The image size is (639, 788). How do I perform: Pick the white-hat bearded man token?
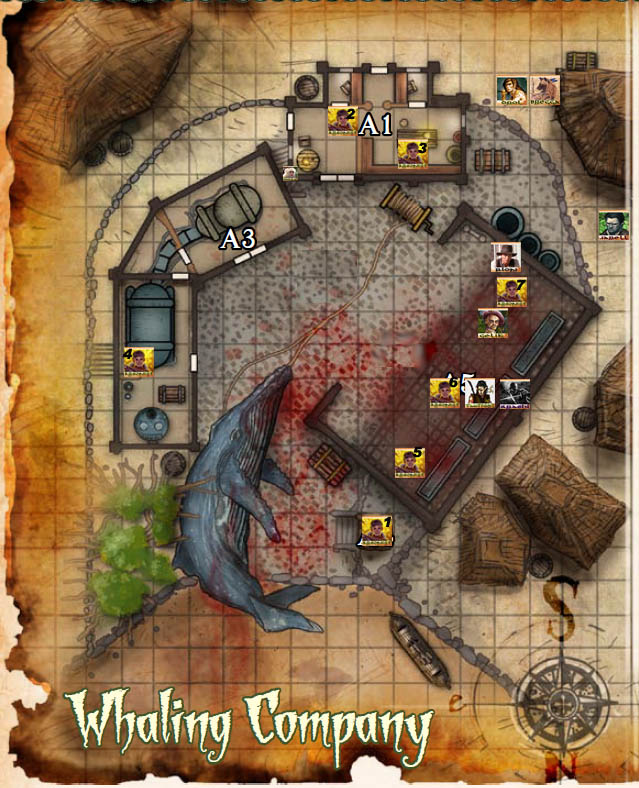coord(507,258)
